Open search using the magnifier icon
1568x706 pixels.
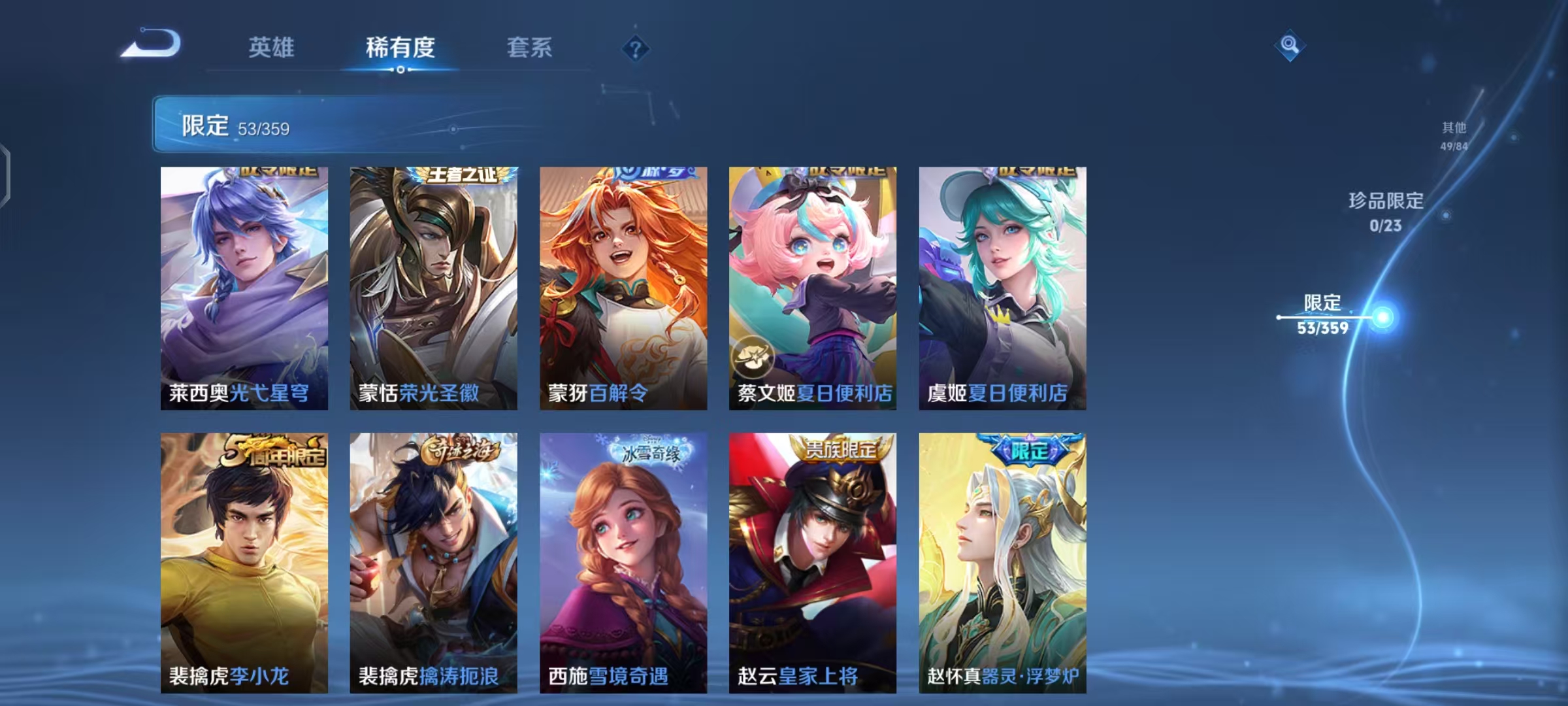click(1288, 46)
